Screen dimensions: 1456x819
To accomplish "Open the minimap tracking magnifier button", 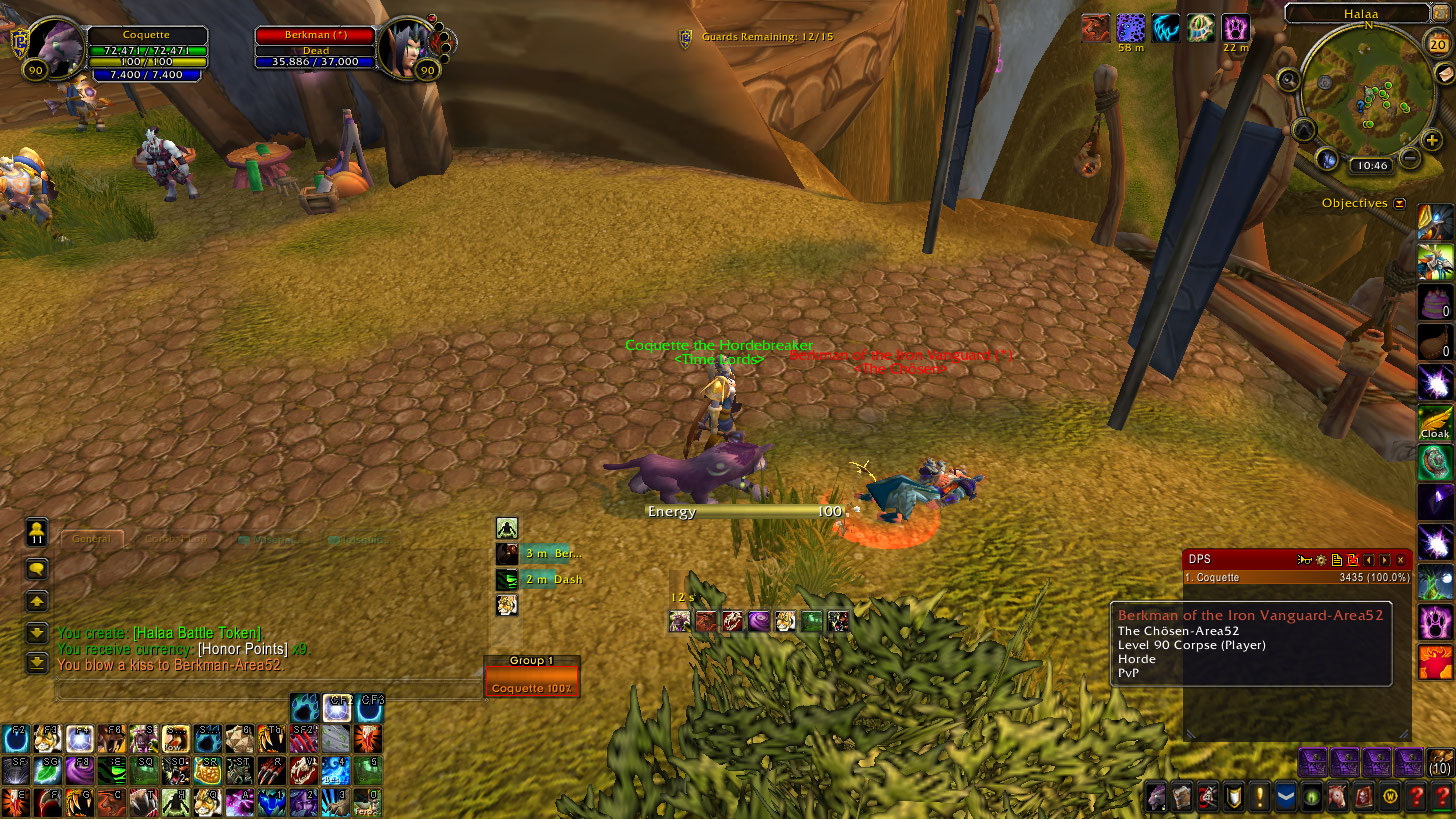I will click(x=1290, y=80).
